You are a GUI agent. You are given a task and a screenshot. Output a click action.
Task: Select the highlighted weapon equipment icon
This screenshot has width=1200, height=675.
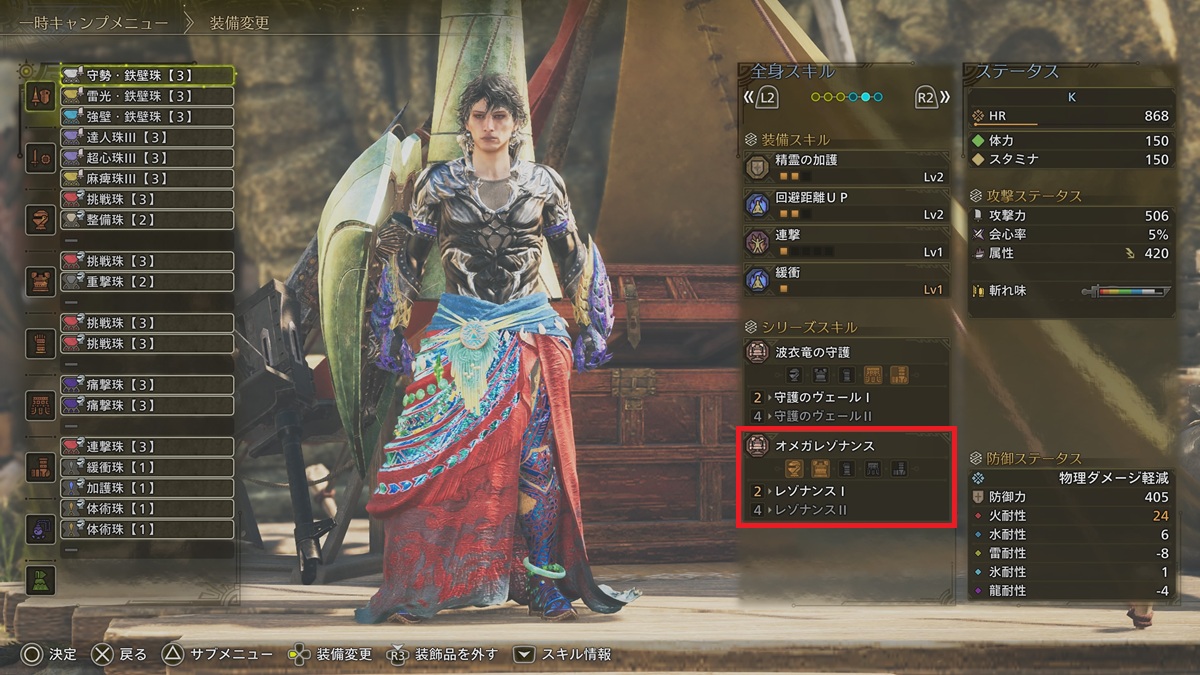(x=41, y=97)
